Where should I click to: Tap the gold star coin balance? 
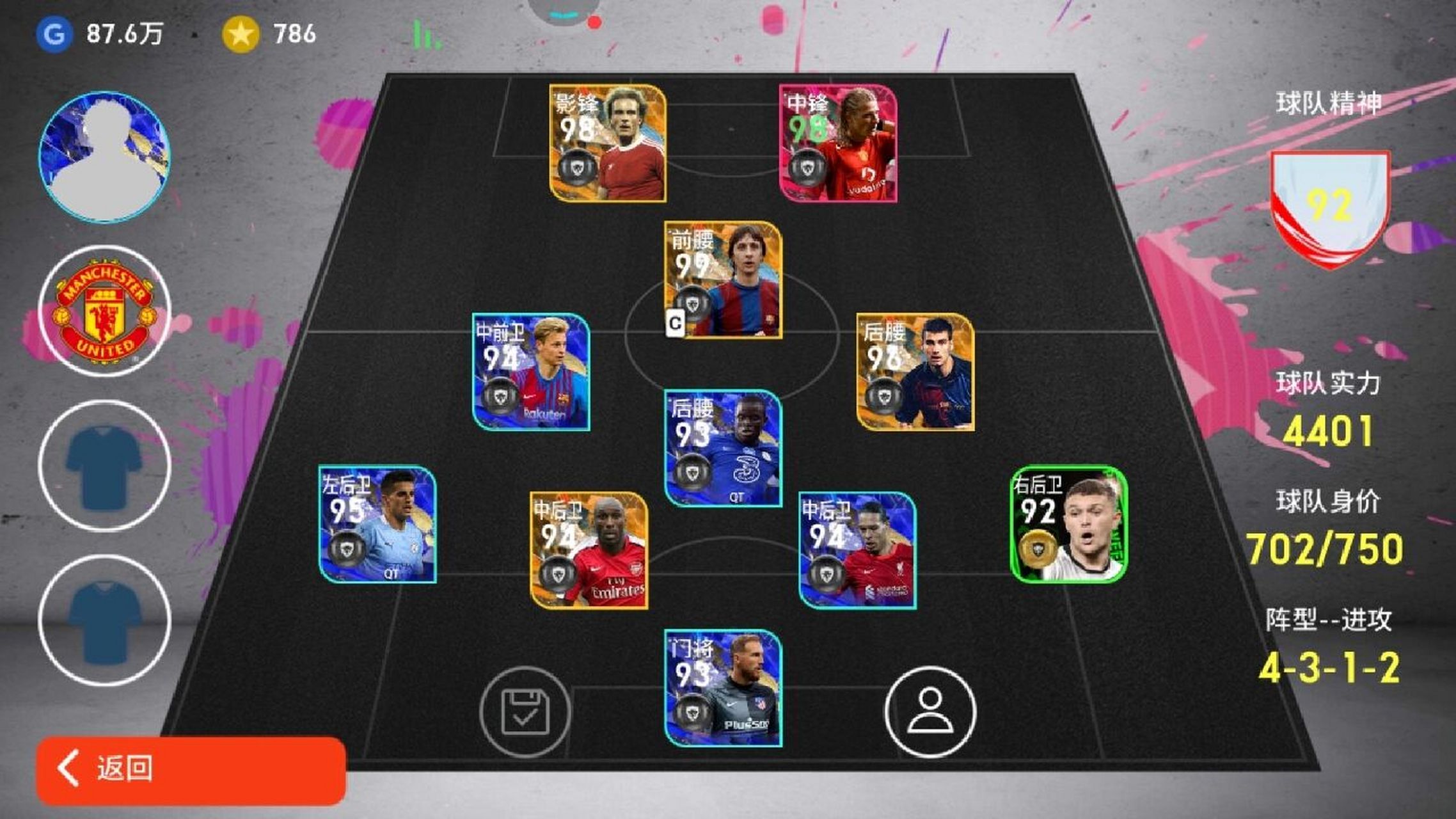pos(241,34)
